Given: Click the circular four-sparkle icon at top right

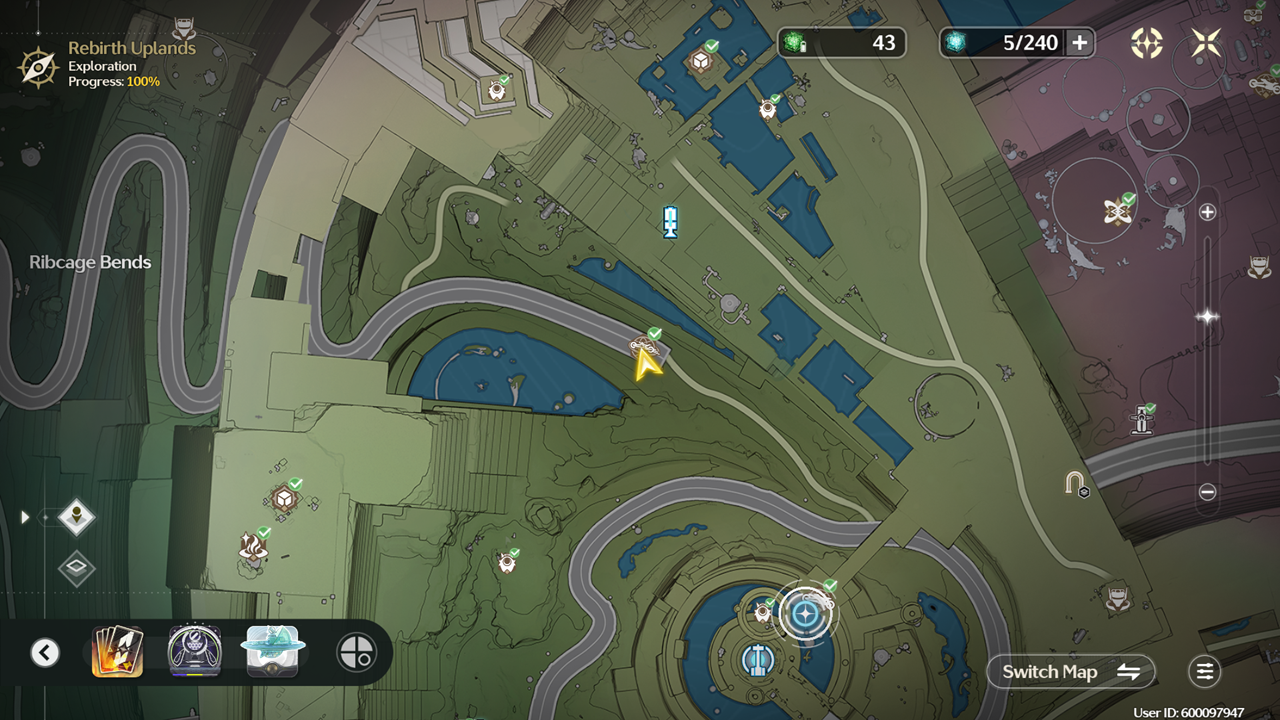Looking at the screenshot, I should (1147, 42).
